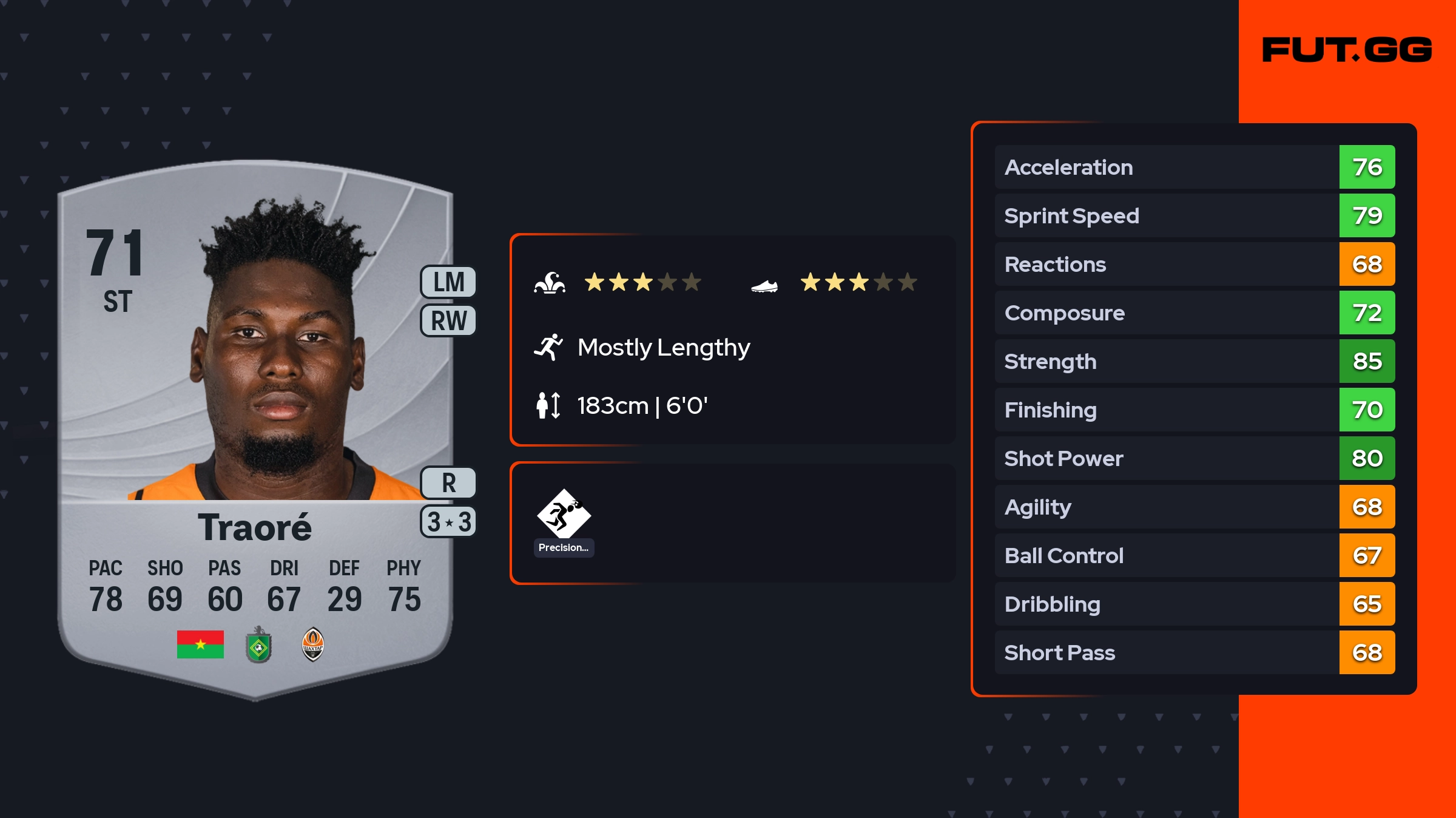Click the R preferred foot badge
Screen dimensions: 1456x818
448,483
